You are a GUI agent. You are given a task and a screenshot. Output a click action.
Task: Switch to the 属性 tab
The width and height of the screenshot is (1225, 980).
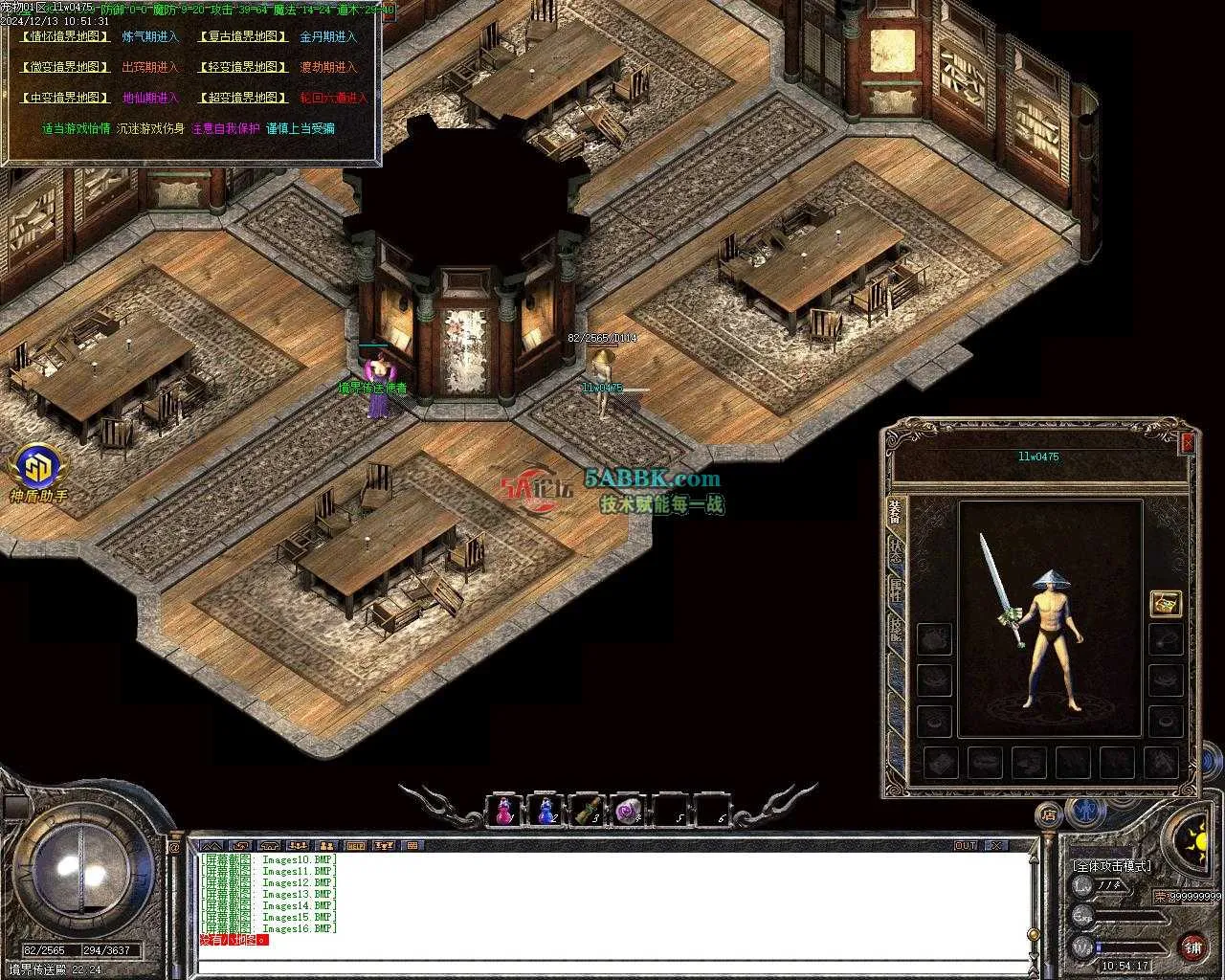coord(896,590)
